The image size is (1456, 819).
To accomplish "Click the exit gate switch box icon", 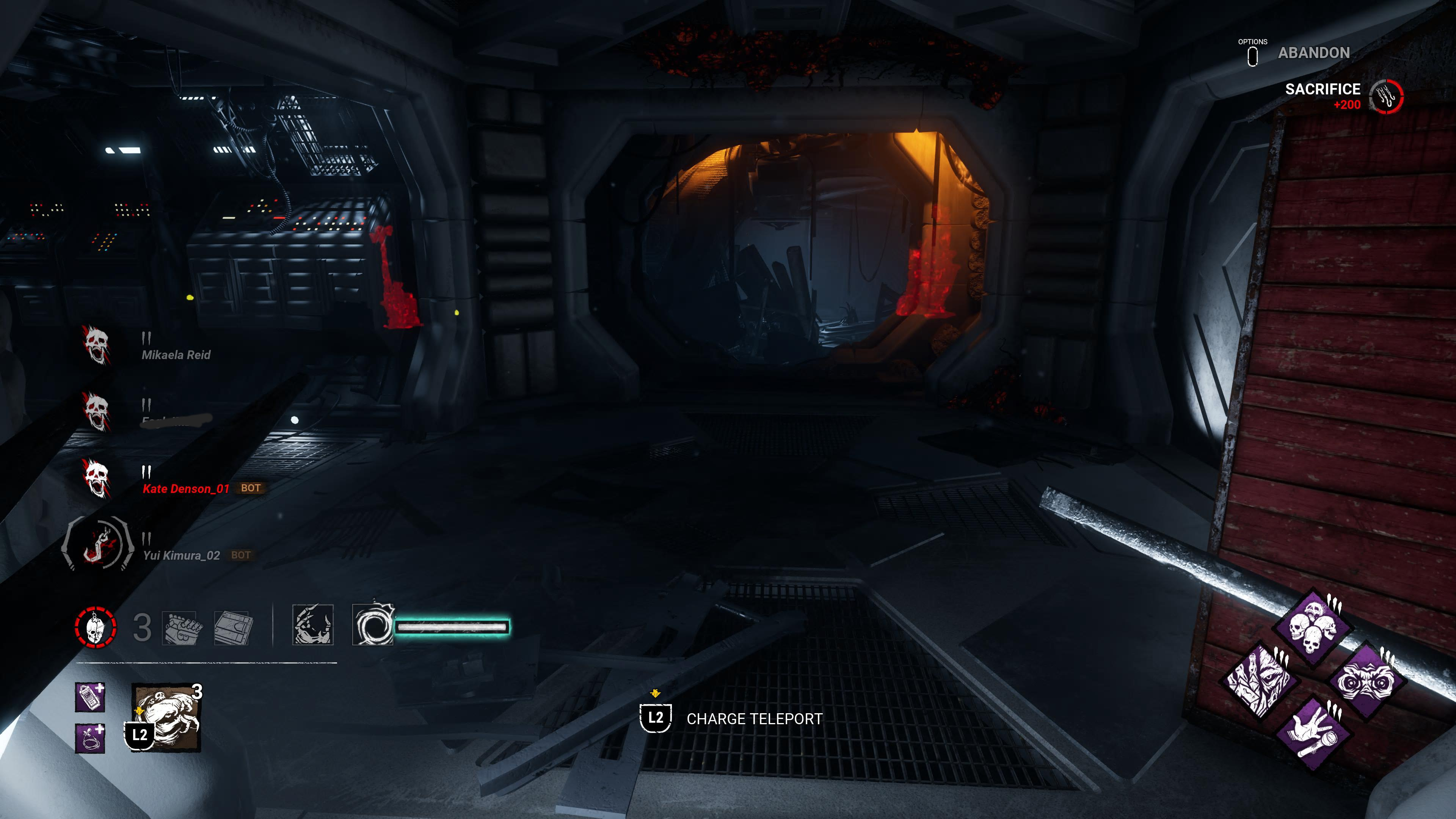I will click(x=233, y=627).
